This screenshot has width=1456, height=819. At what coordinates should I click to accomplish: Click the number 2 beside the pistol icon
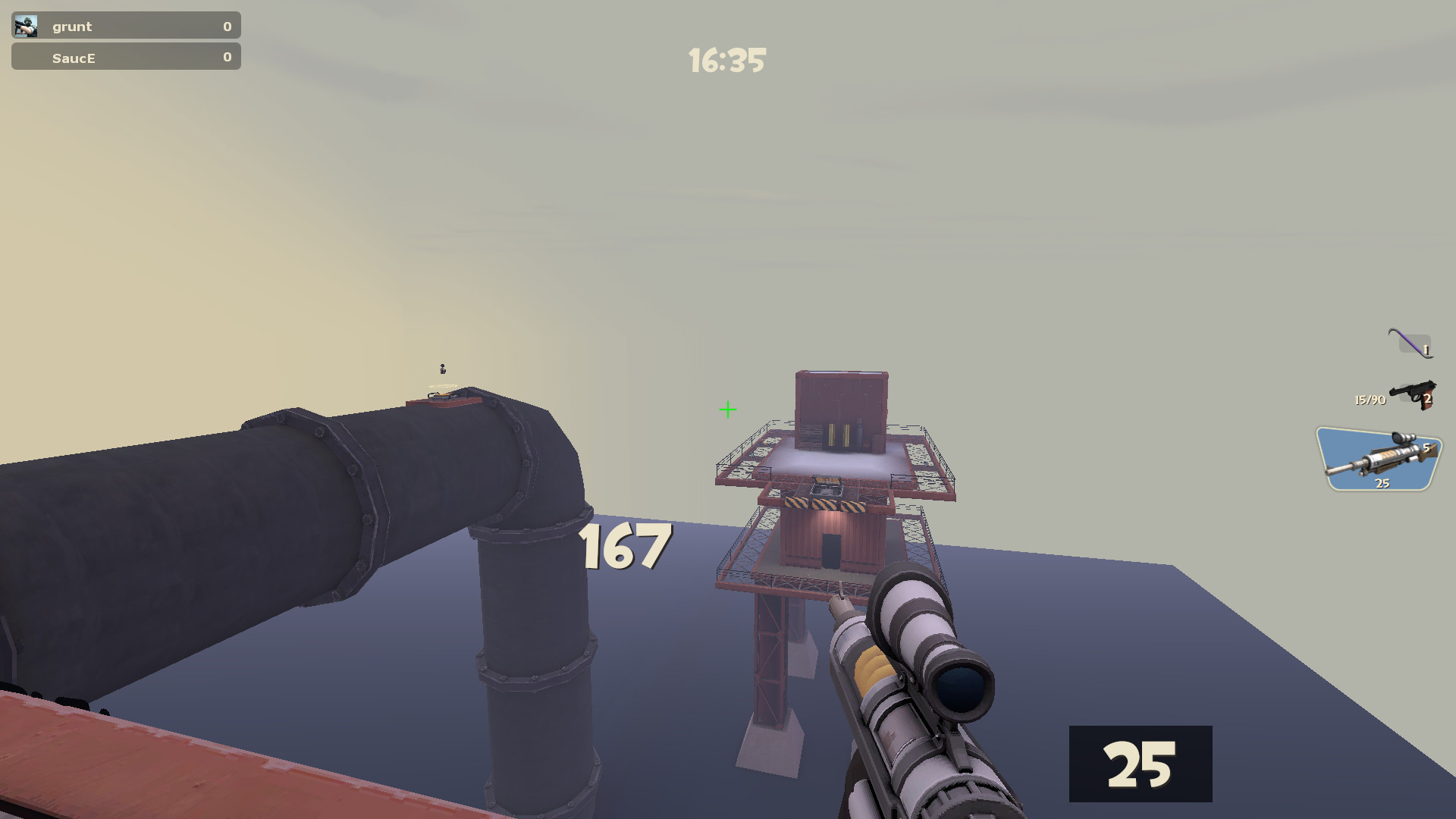pos(1429,398)
